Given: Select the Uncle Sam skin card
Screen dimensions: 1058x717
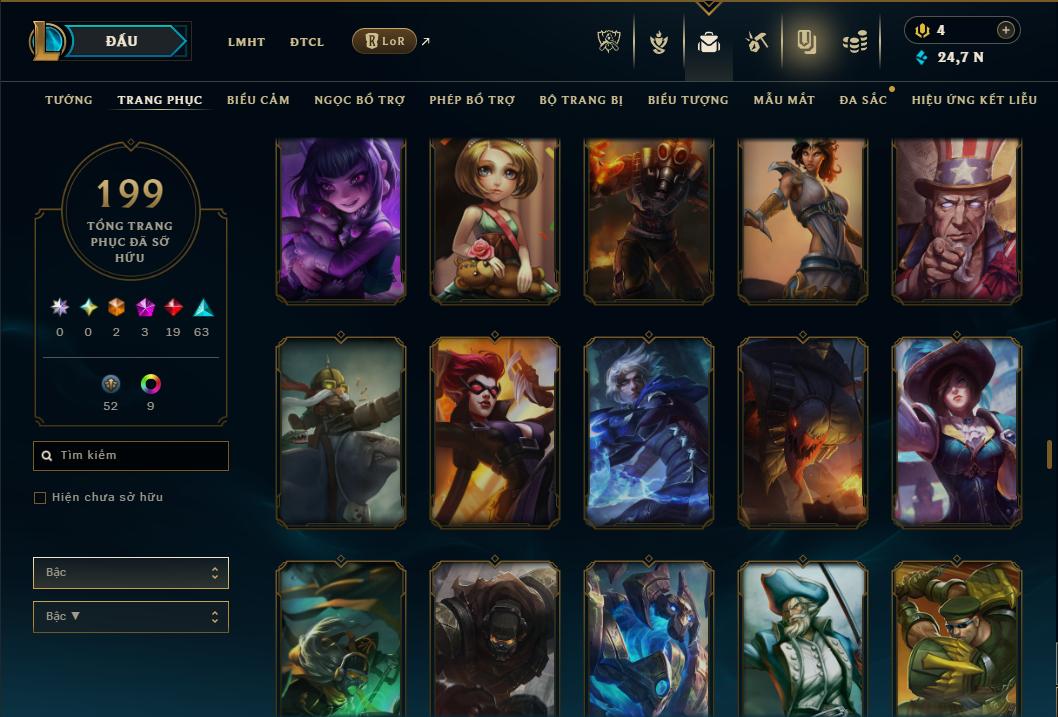Looking at the screenshot, I should [x=957, y=220].
